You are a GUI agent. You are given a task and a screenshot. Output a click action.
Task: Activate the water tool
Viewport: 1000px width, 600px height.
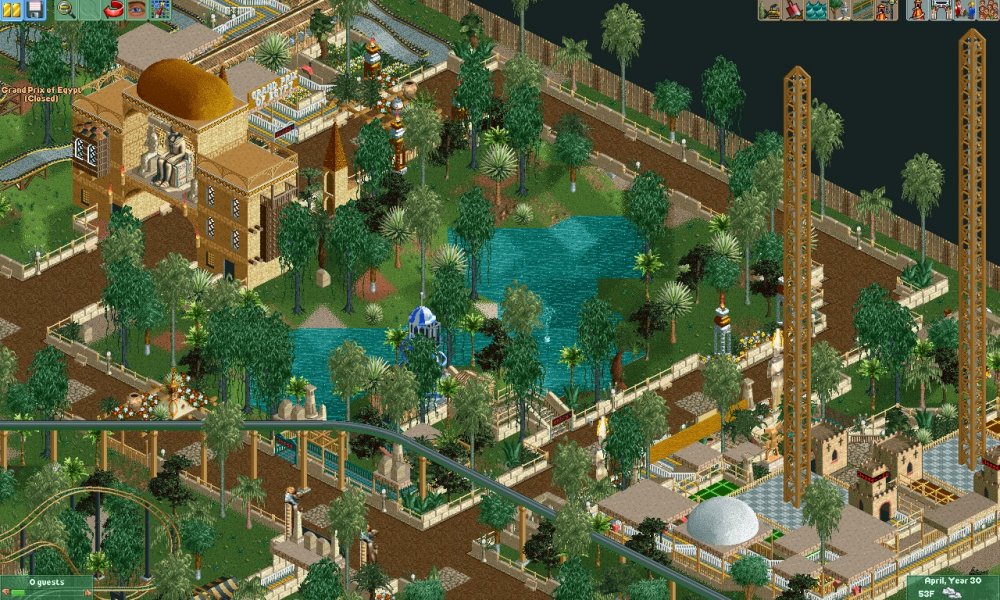[816, 10]
